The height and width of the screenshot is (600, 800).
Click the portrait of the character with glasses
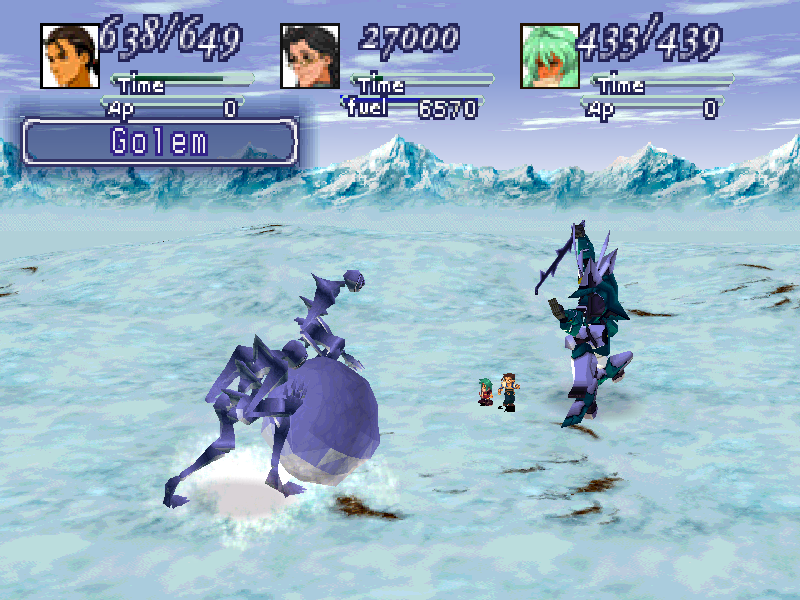(310, 56)
